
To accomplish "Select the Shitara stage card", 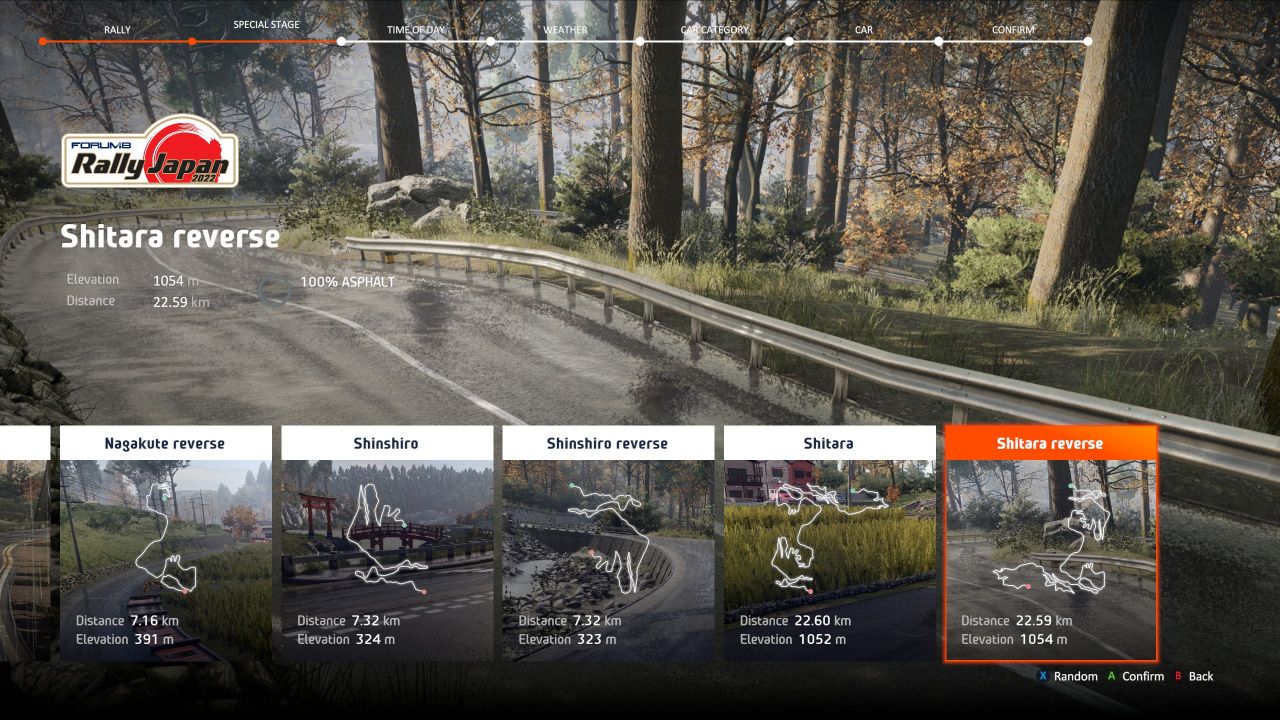I will (x=829, y=543).
